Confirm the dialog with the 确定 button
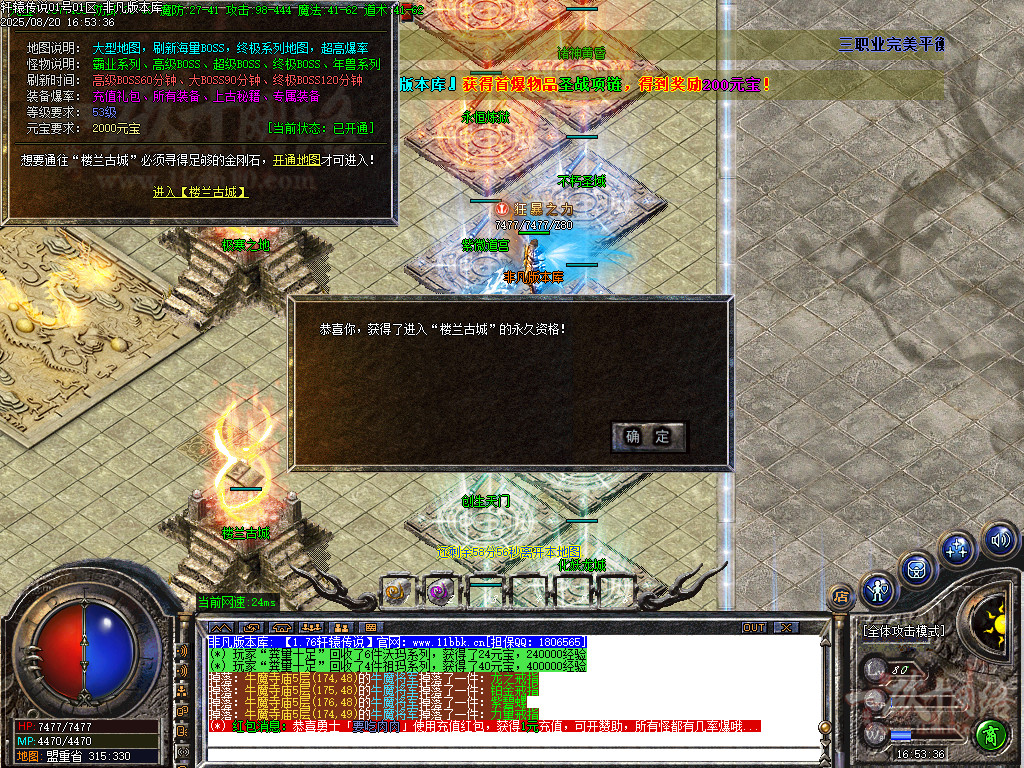This screenshot has width=1024, height=768. (x=648, y=436)
